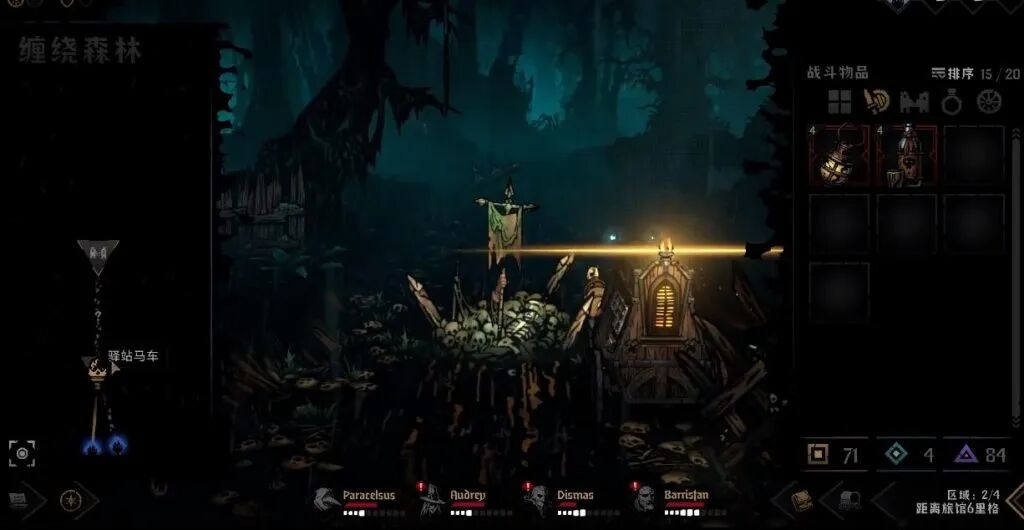This screenshot has width=1024, height=530.
Task: Switch to the trinket ring tab
Action: pyautogui.click(x=952, y=101)
